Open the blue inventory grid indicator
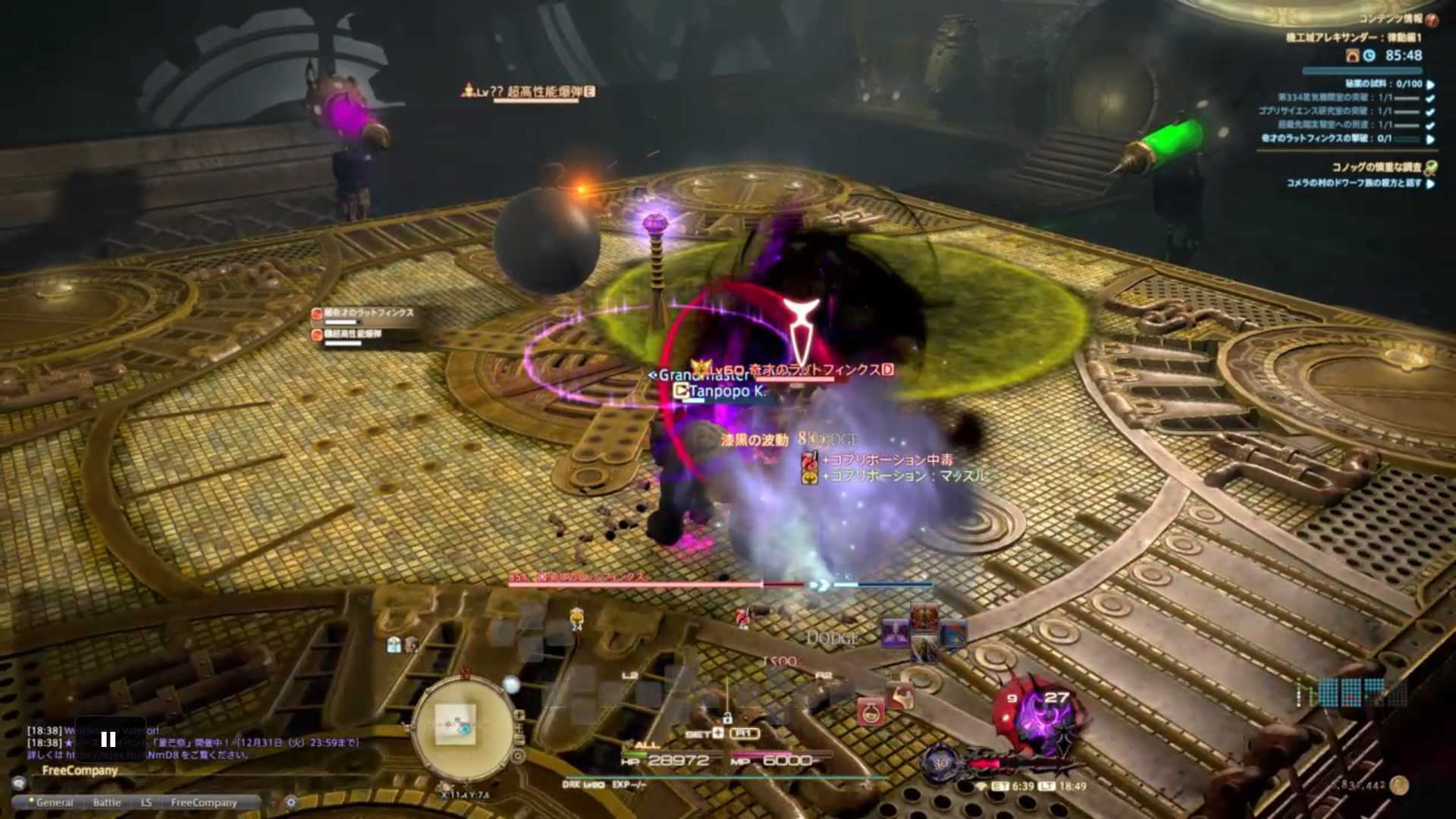This screenshot has height=819, width=1456. pyautogui.click(x=1351, y=692)
